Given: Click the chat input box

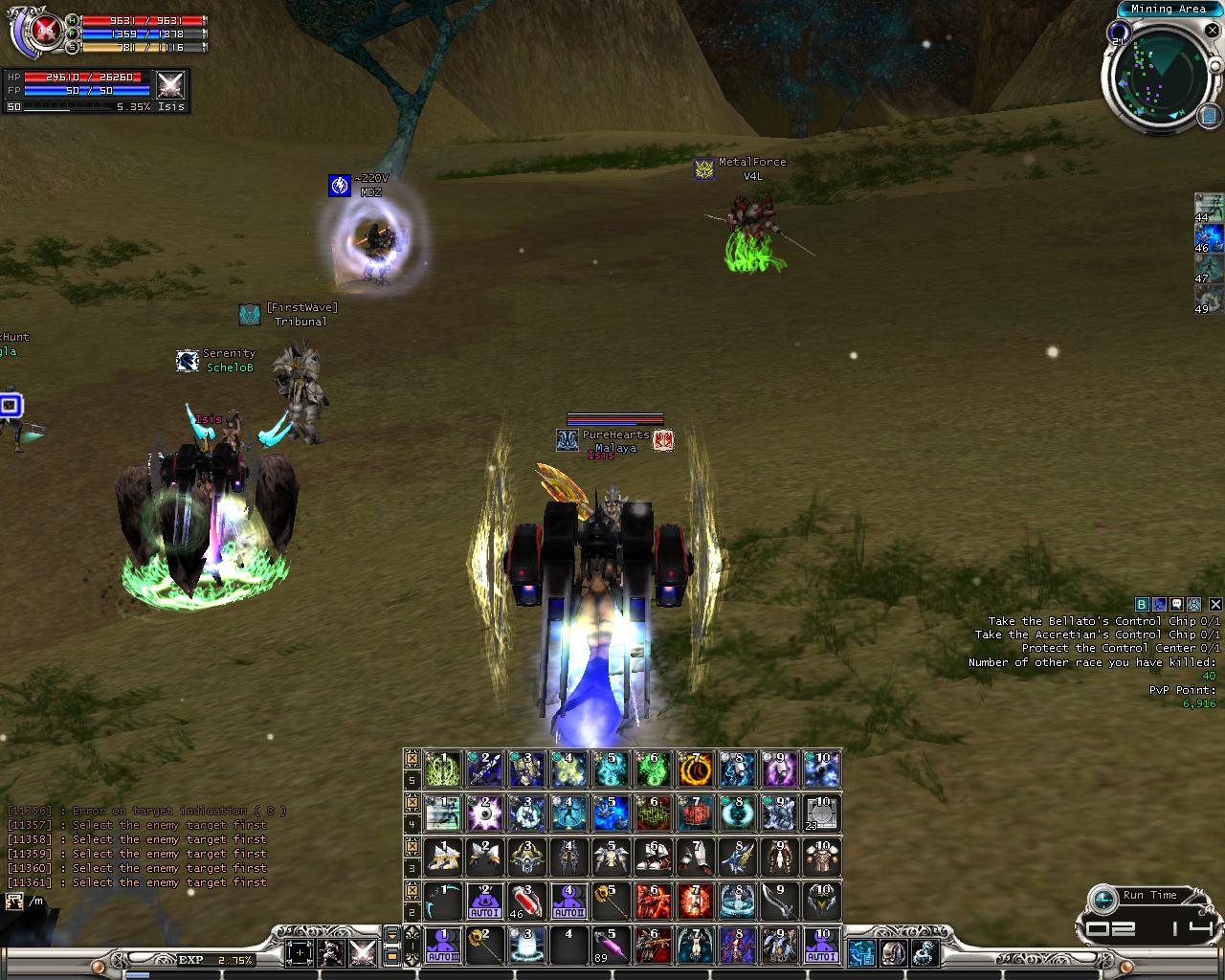Looking at the screenshot, I should [x=144, y=902].
